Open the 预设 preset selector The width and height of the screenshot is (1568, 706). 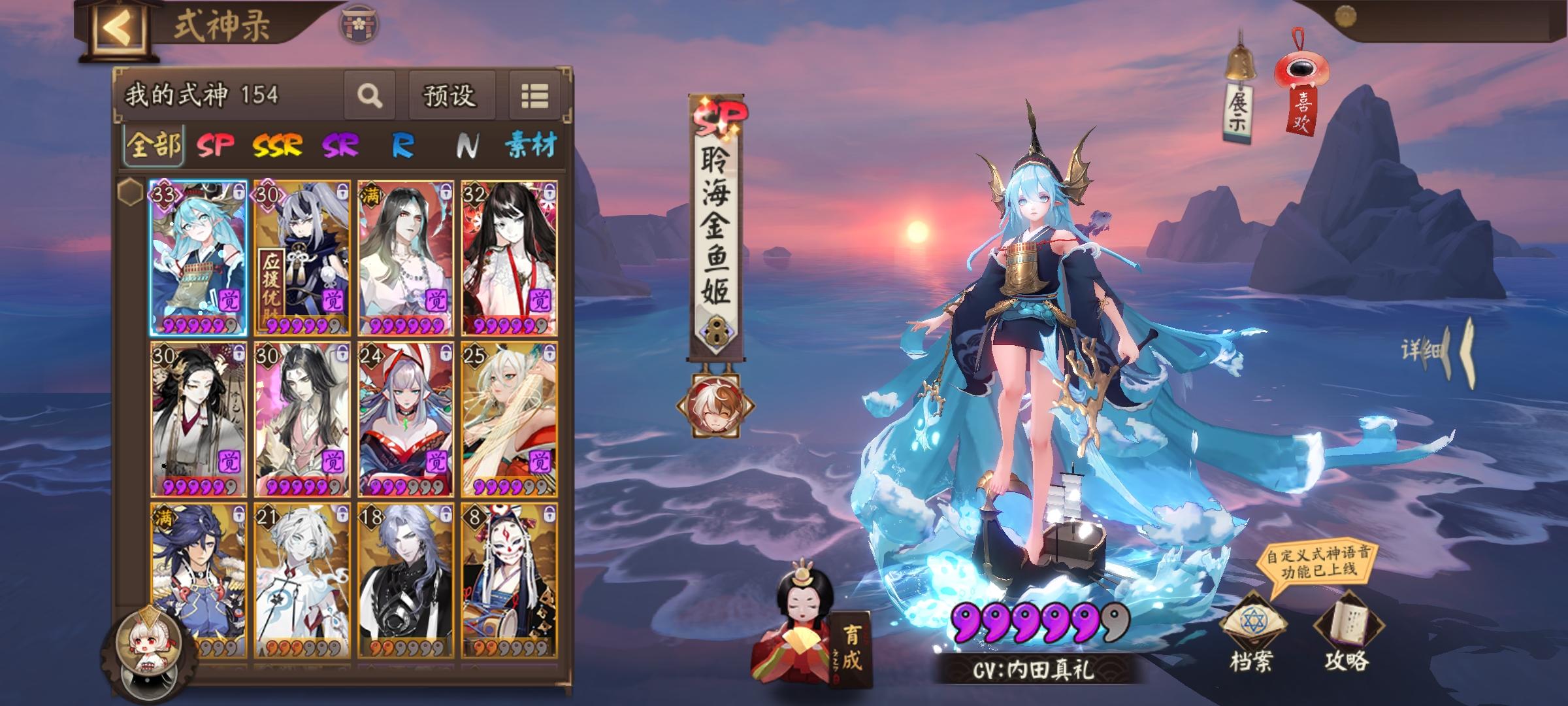point(451,95)
